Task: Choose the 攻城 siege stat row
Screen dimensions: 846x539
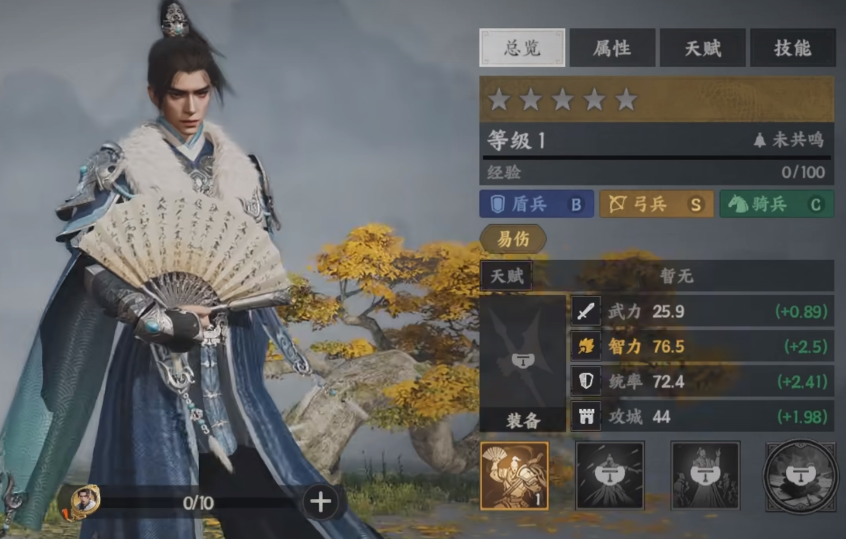Action: [x=702, y=416]
